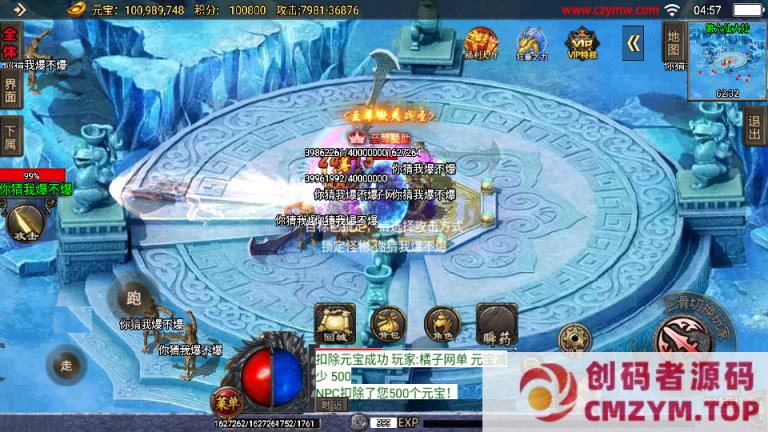Open the VIP特权 privileges icon
This screenshot has height=432, width=768.
tap(581, 43)
